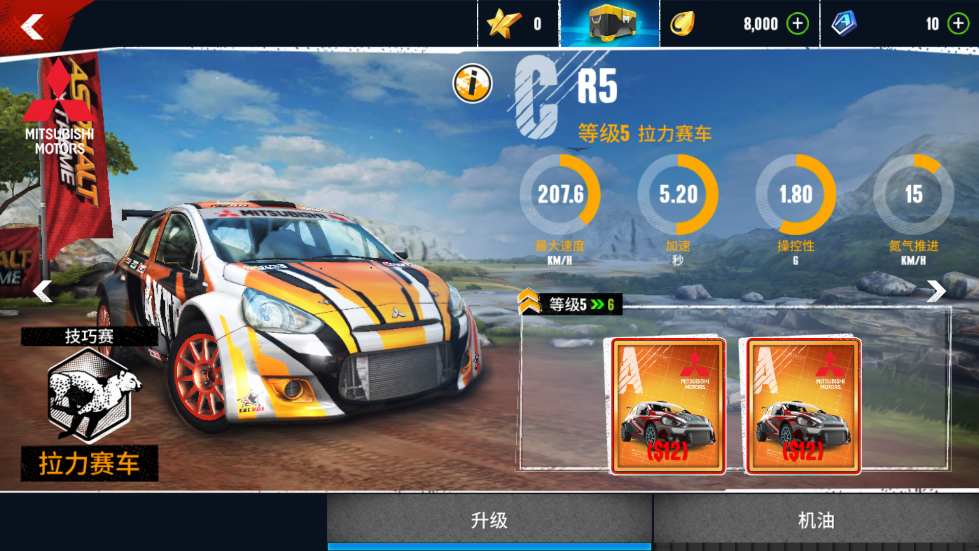Switch to the next car with right arrow
Image resolution: width=979 pixels, height=551 pixels.
(936, 291)
